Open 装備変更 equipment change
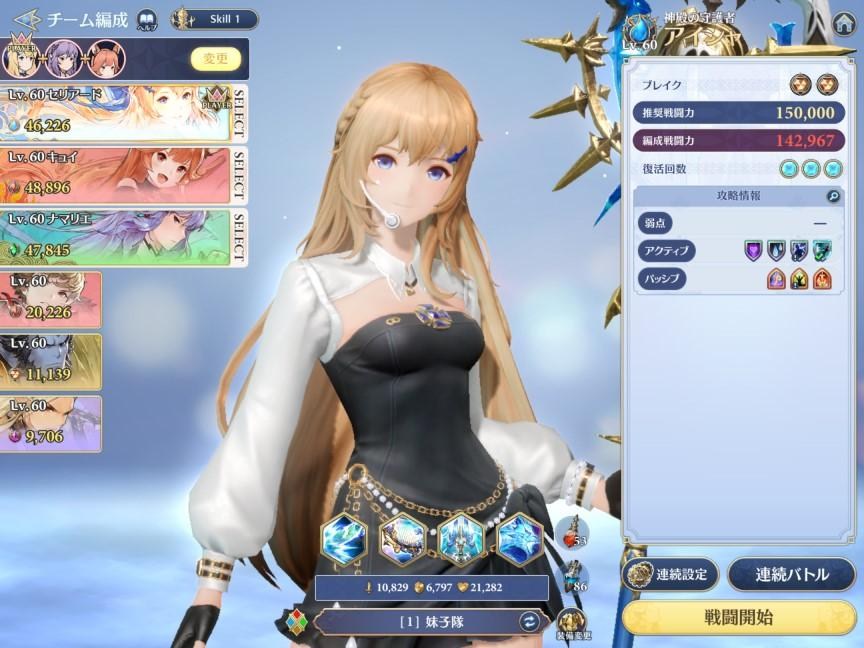The image size is (864, 648). coord(573,623)
